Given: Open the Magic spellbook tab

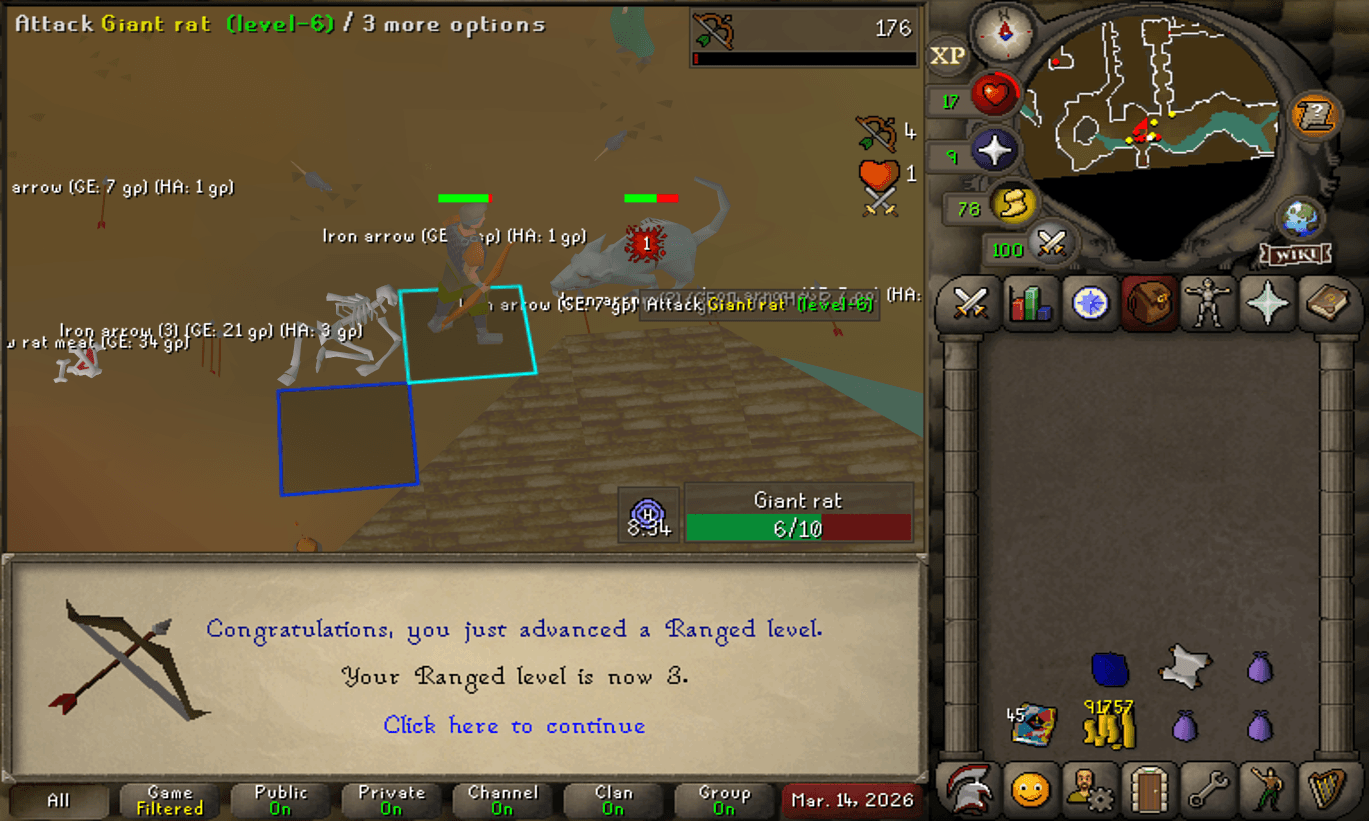Looking at the screenshot, I should [x=1325, y=305].
